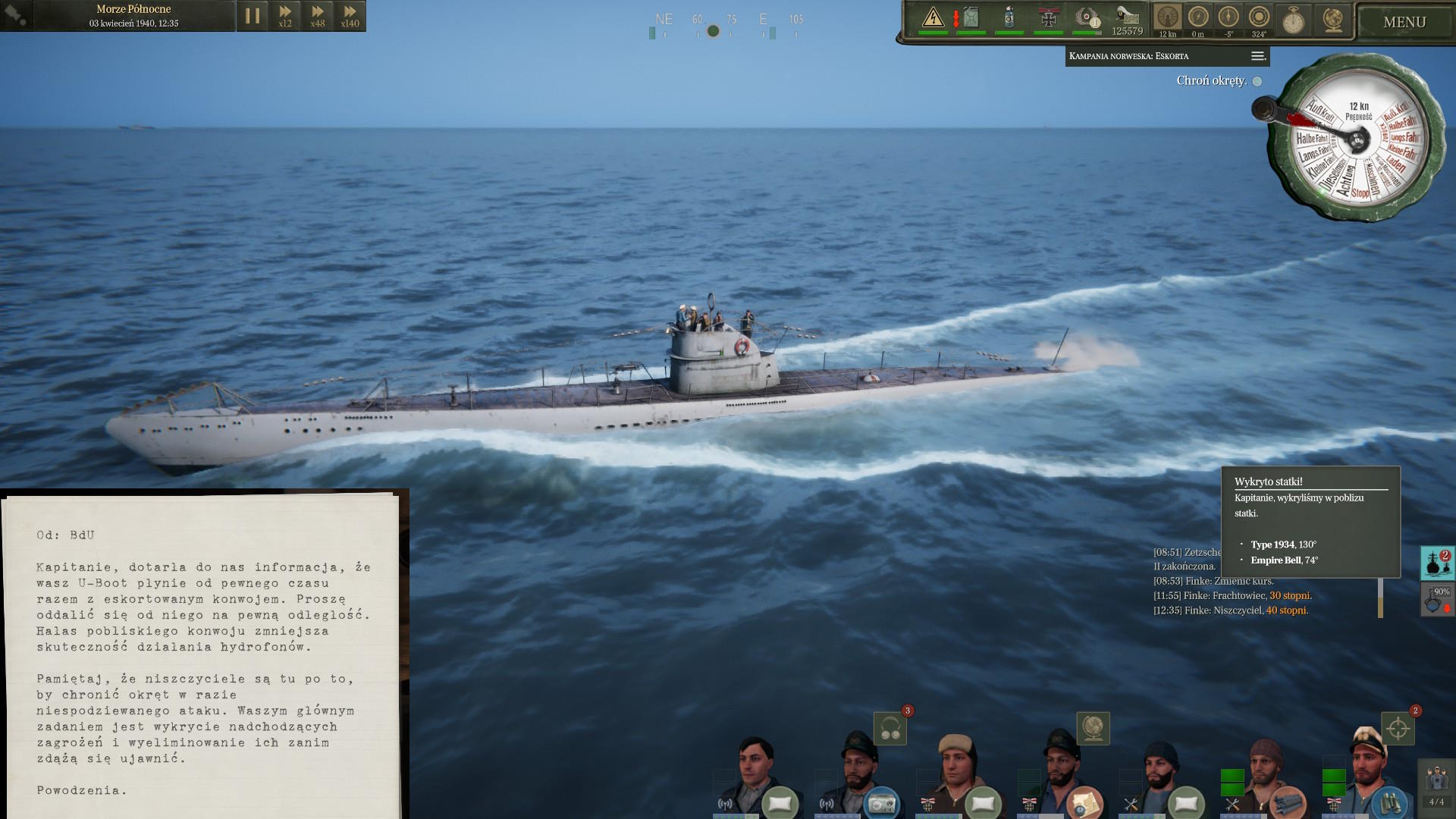The height and width of the screenshot is (819, 1456).
Task: Open the world map globe in top bar
Action: point(1332,20)
